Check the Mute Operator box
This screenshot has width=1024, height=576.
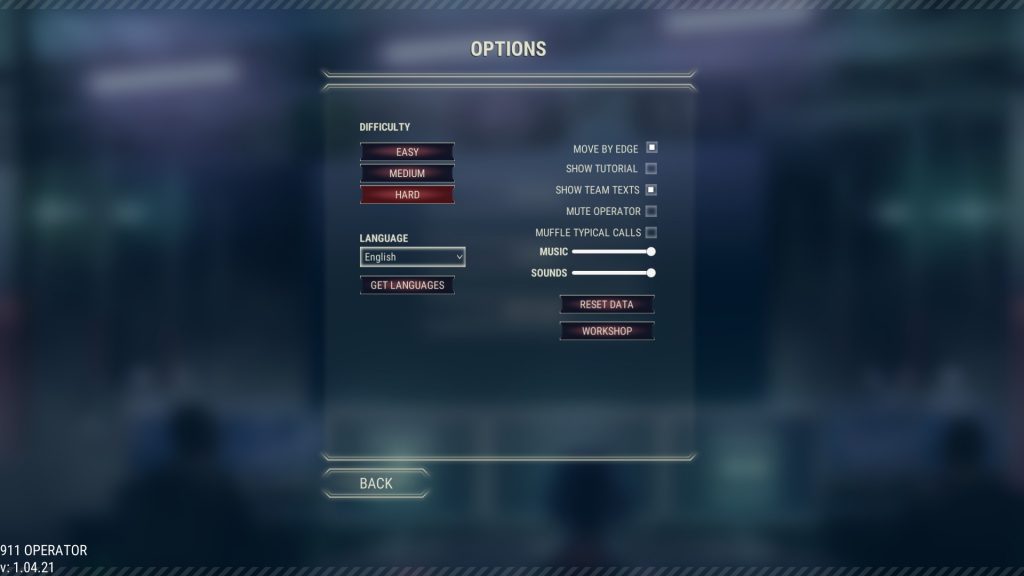click(x=651, y=211)
